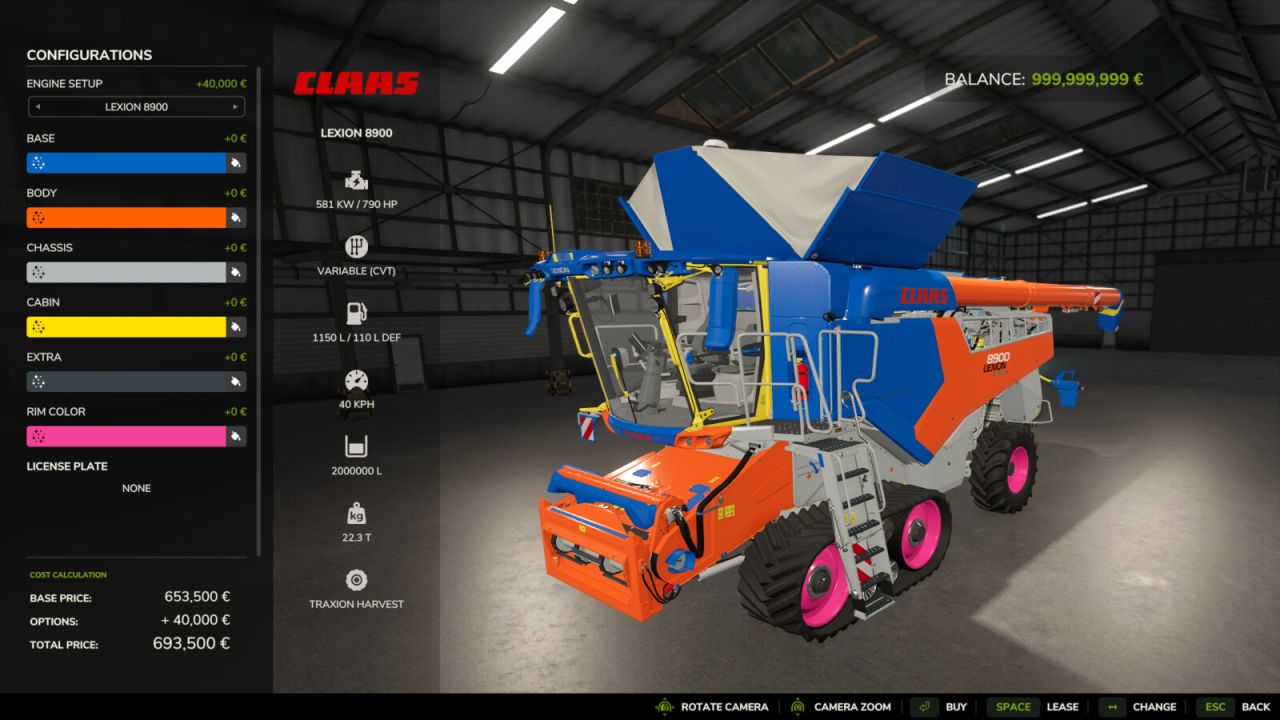The width and height of the screenshot is (1280, 720).
Task: Click the NONE option under License Plate
Action: 136,488
